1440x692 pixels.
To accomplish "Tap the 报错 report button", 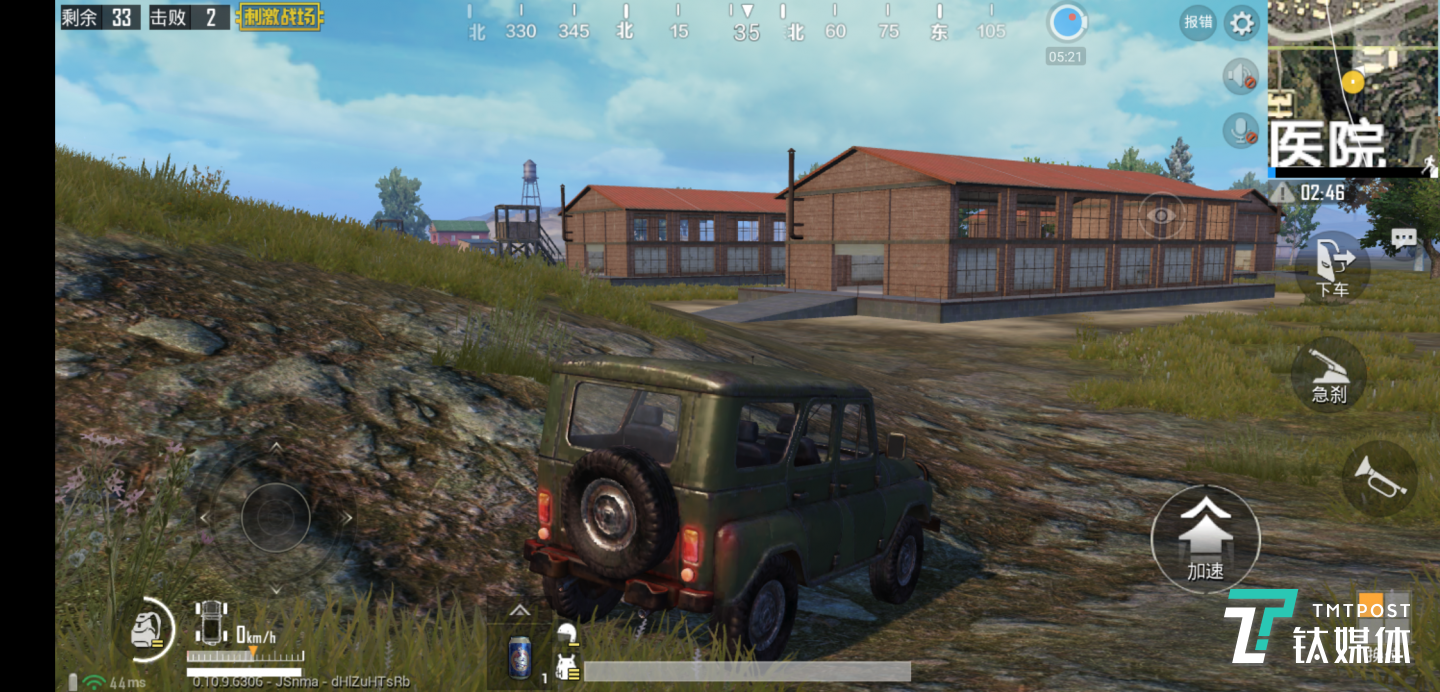I will pos(1197,22).
